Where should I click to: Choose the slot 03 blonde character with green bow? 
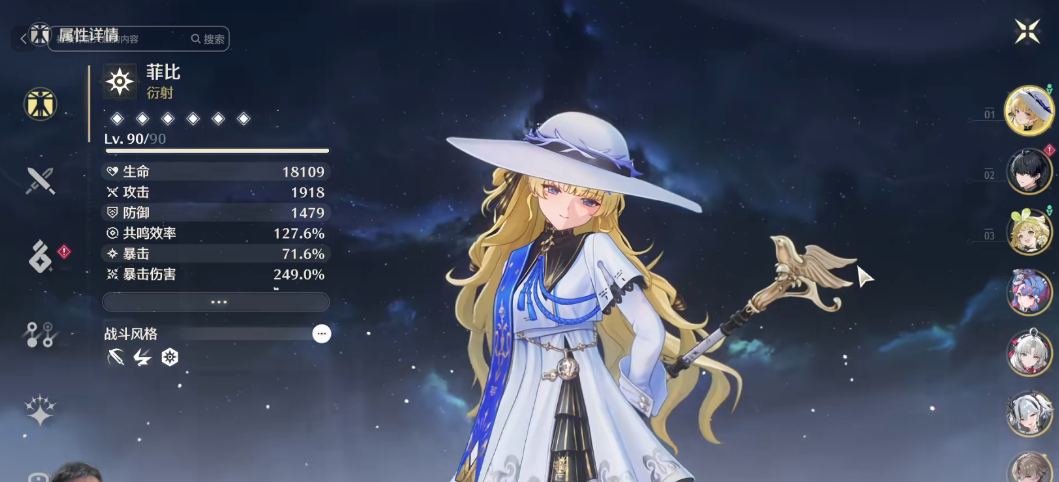pos(1028,232)
